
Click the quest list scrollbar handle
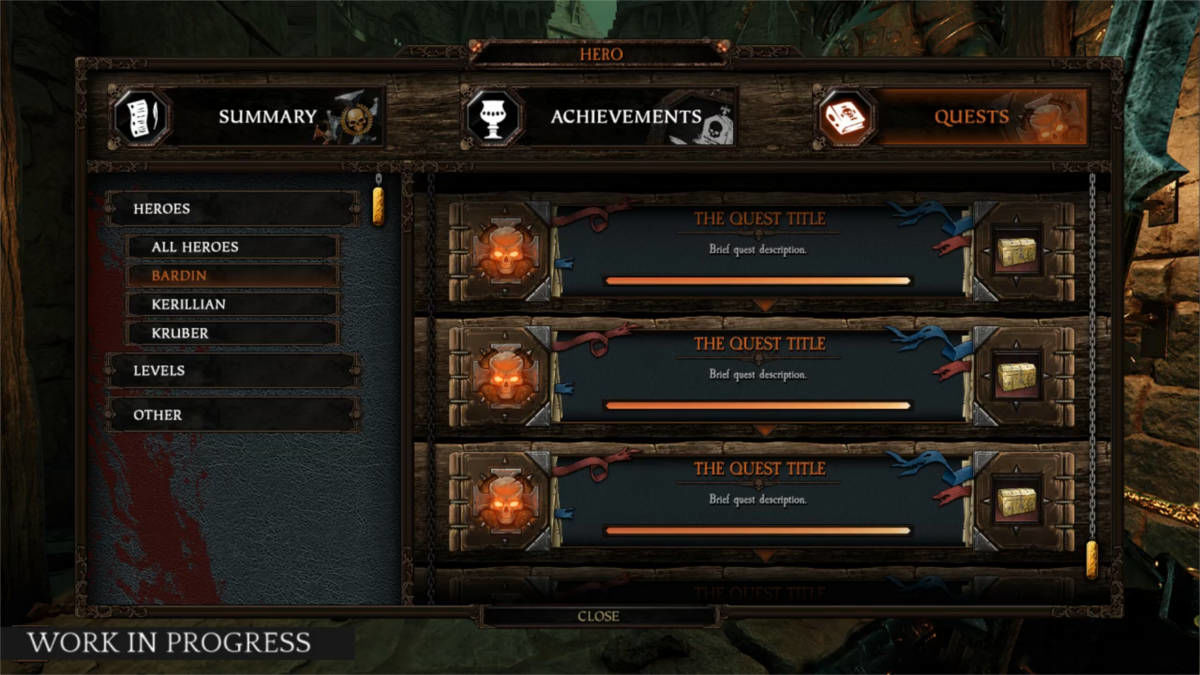click(1092, 560)
